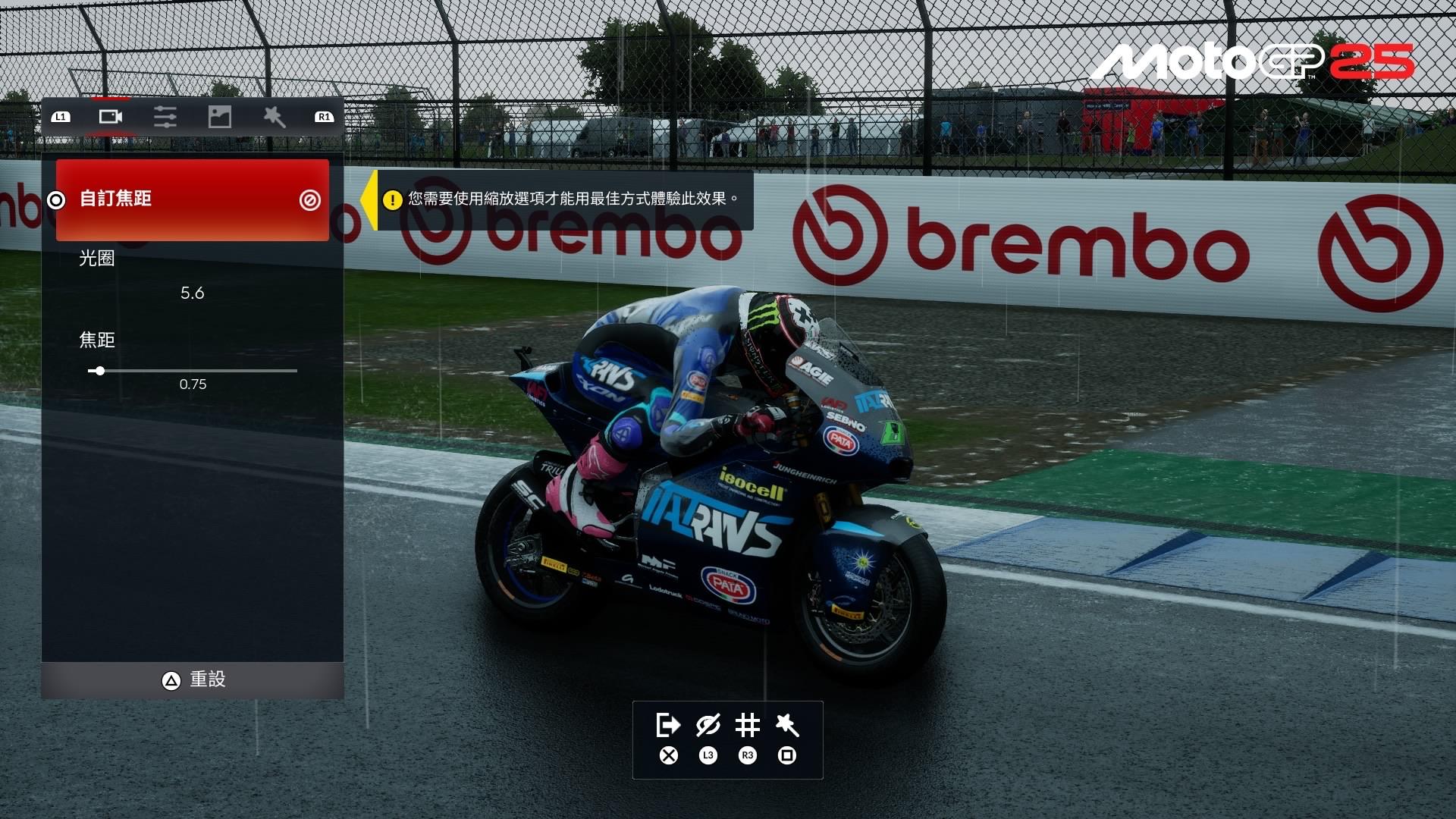The height and width of the screenshot is (819, 1456).
Task: Select the 光圈 aperture setting
Action: click(191, 273)
